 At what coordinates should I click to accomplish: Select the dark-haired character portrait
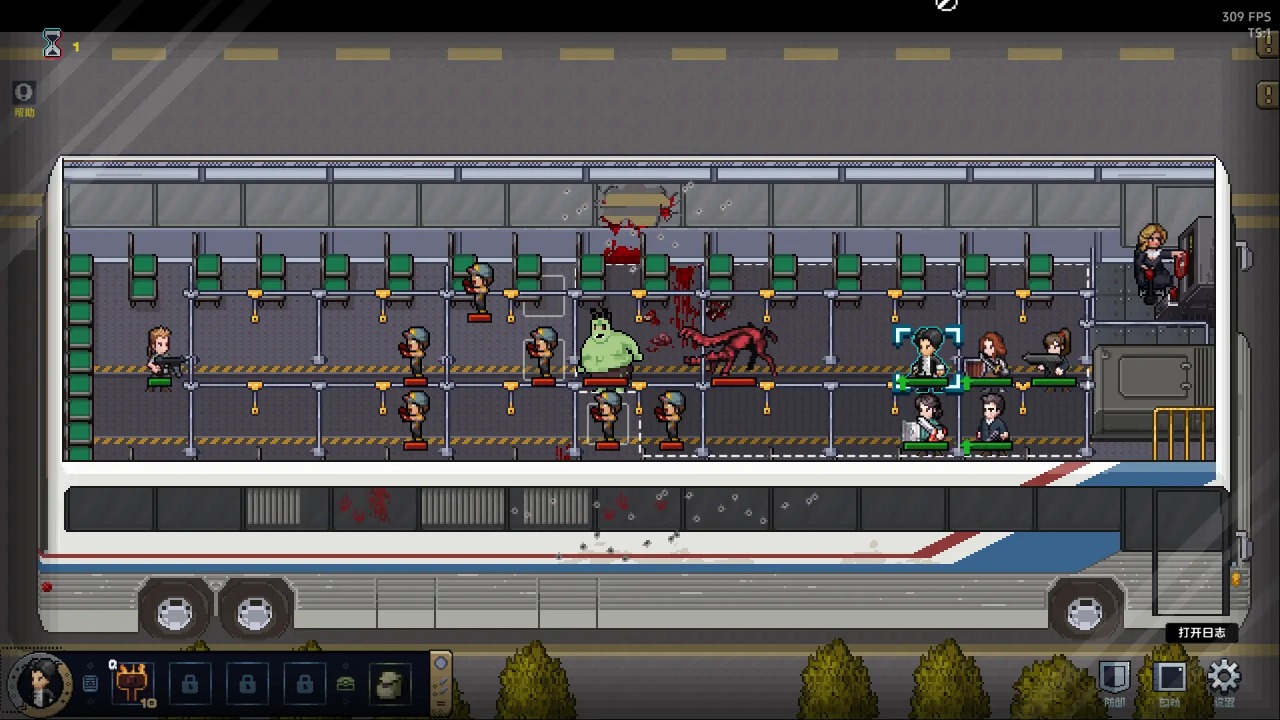41,684
